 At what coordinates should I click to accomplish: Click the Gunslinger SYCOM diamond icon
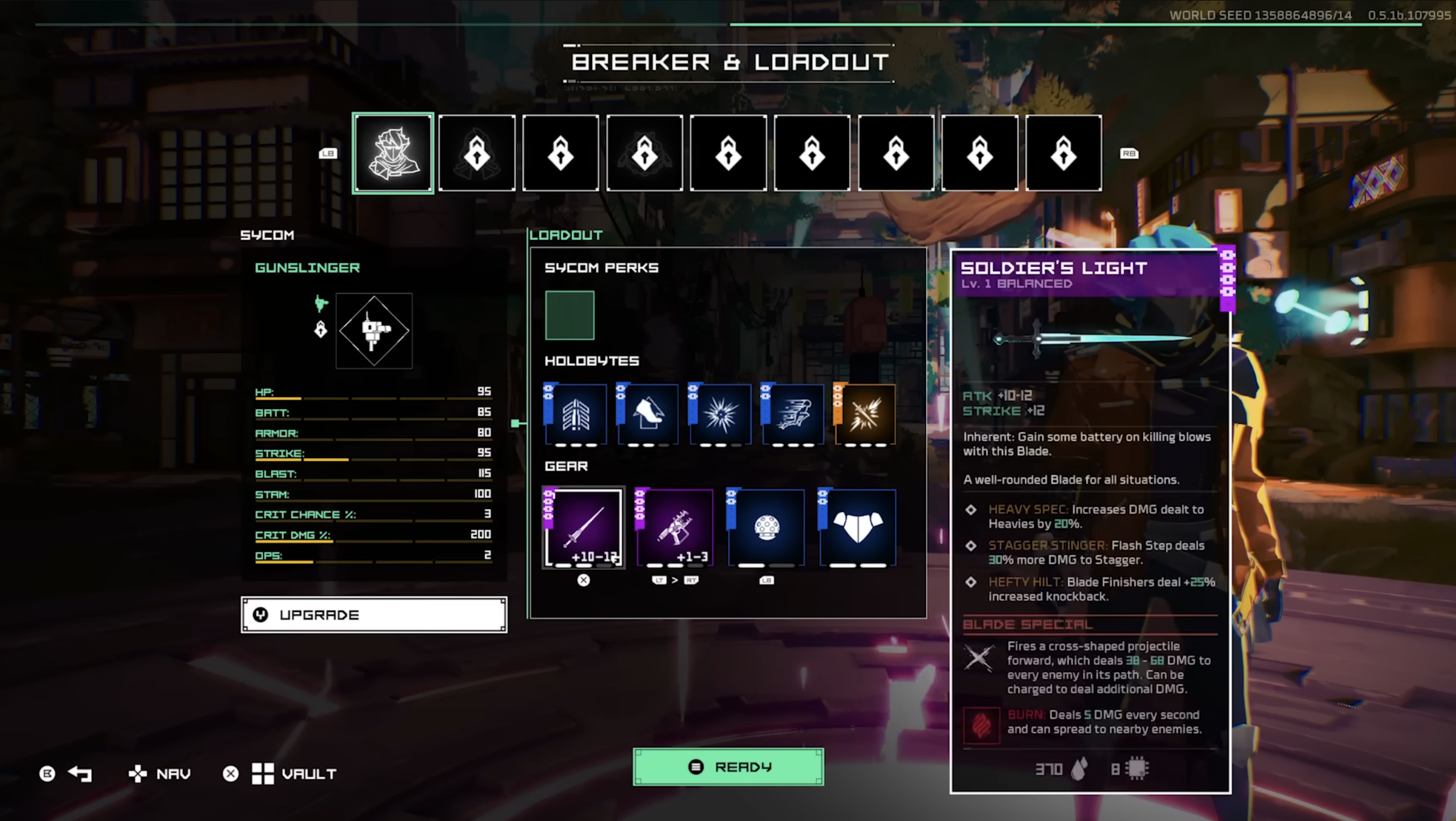click(x=374, y=330)
